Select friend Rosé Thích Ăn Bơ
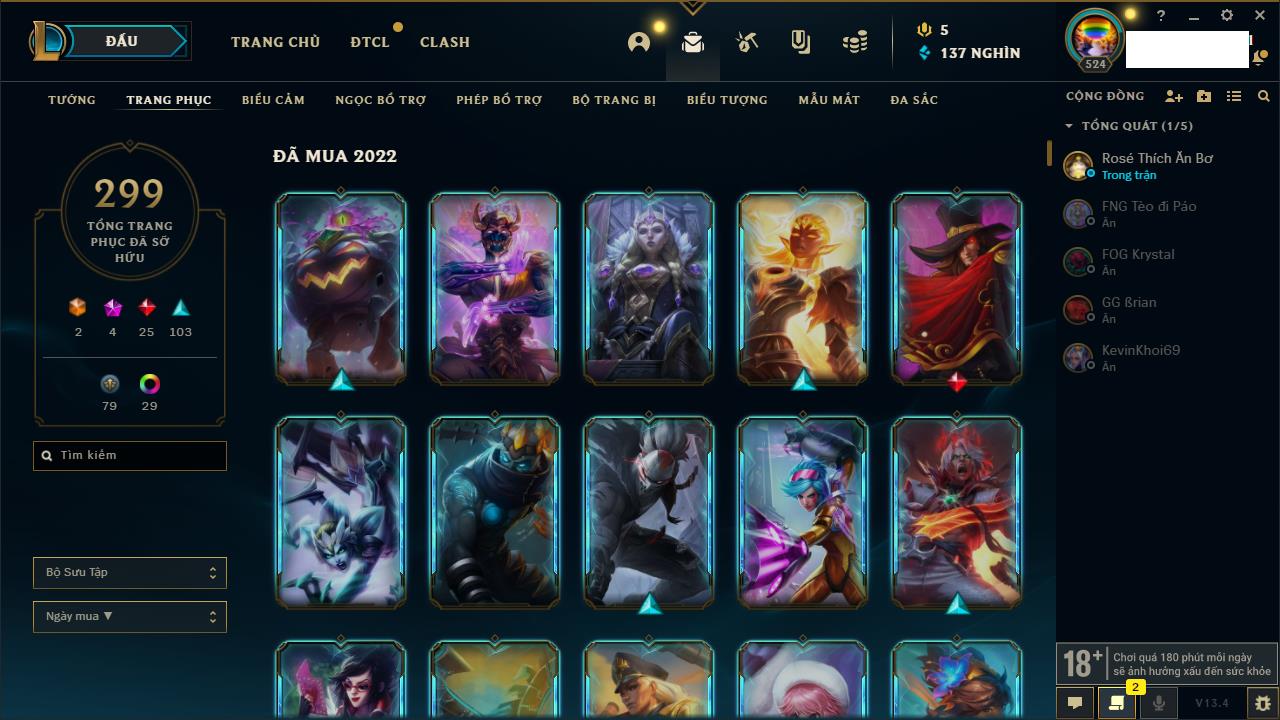The image size is (1280, 720). (x=1156, y=165)
